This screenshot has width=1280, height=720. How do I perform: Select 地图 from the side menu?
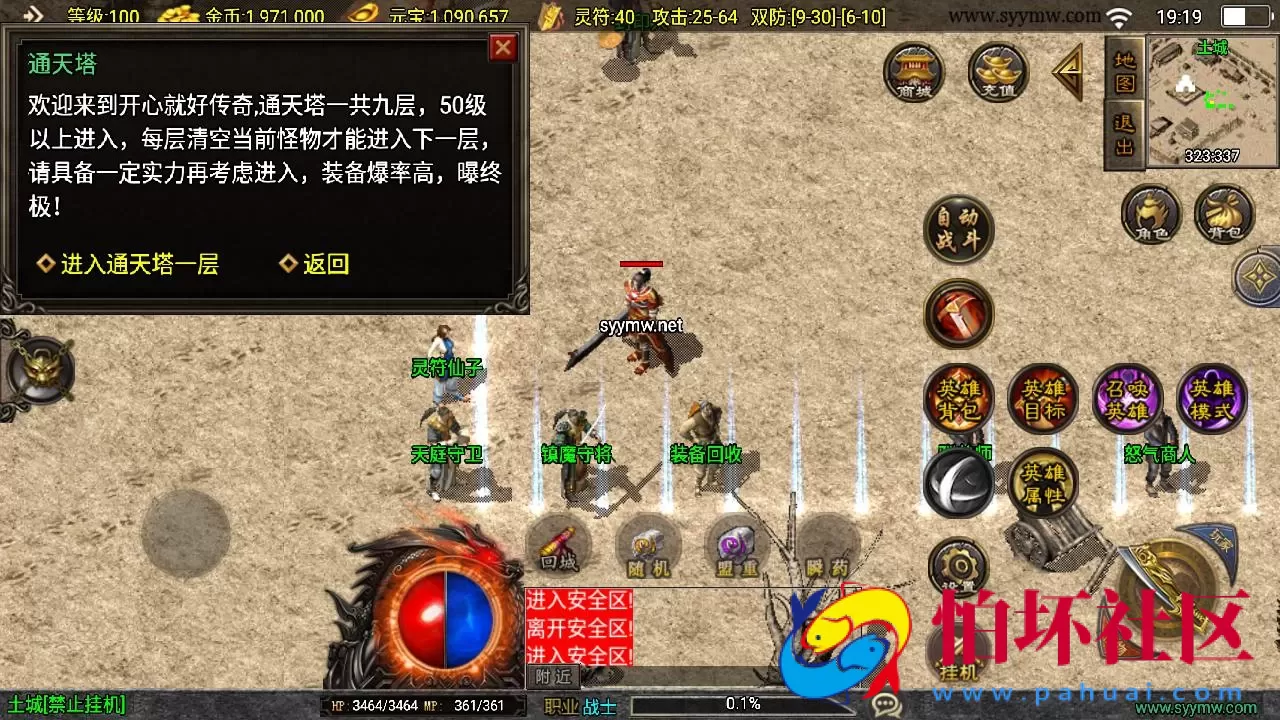click(1123, 75)
